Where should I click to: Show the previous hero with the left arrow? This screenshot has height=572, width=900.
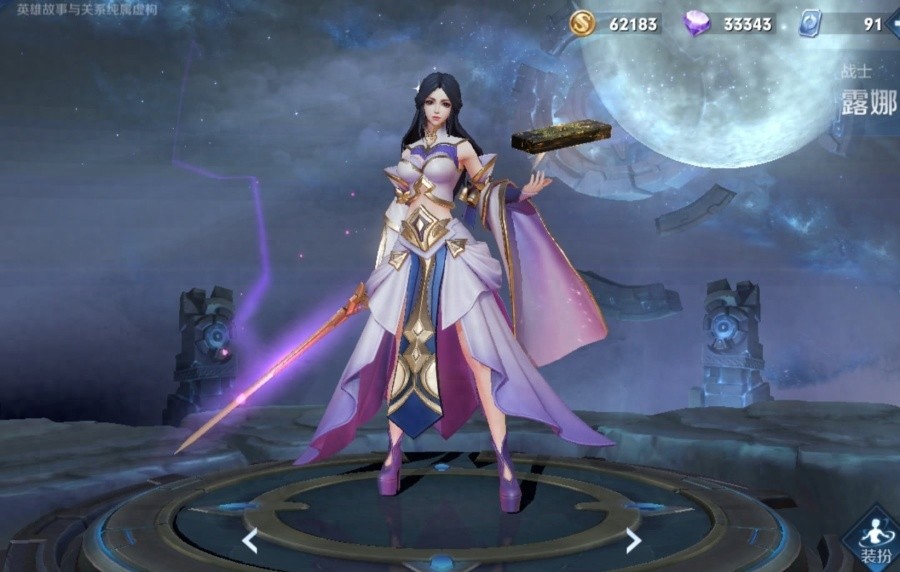[x=250, y=541]
